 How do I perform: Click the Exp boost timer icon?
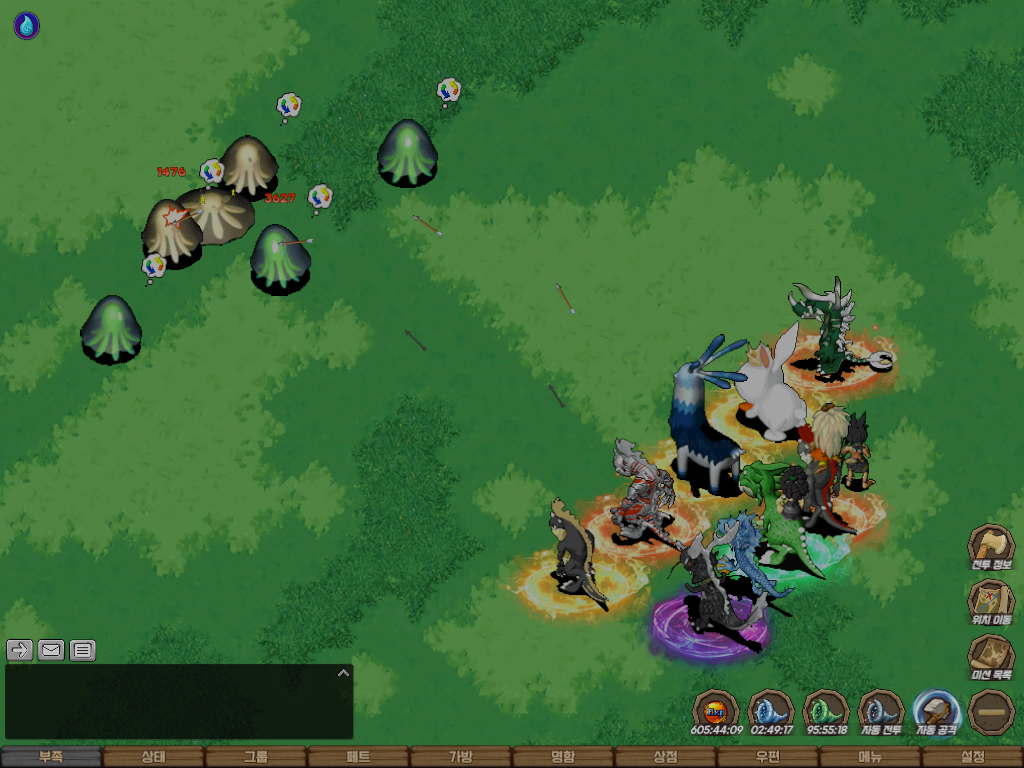click(716, 712)
